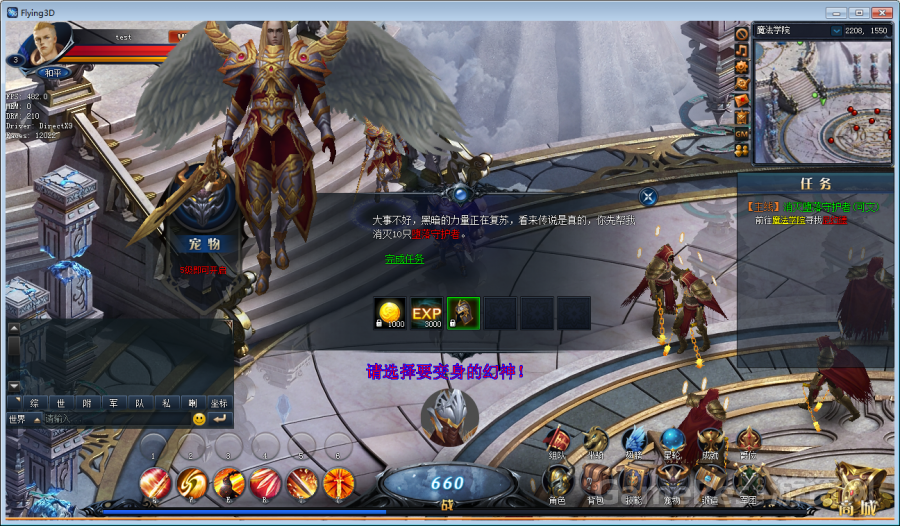Click the GM button beside the minimap

pyautogui.click(x=742, y=133)
